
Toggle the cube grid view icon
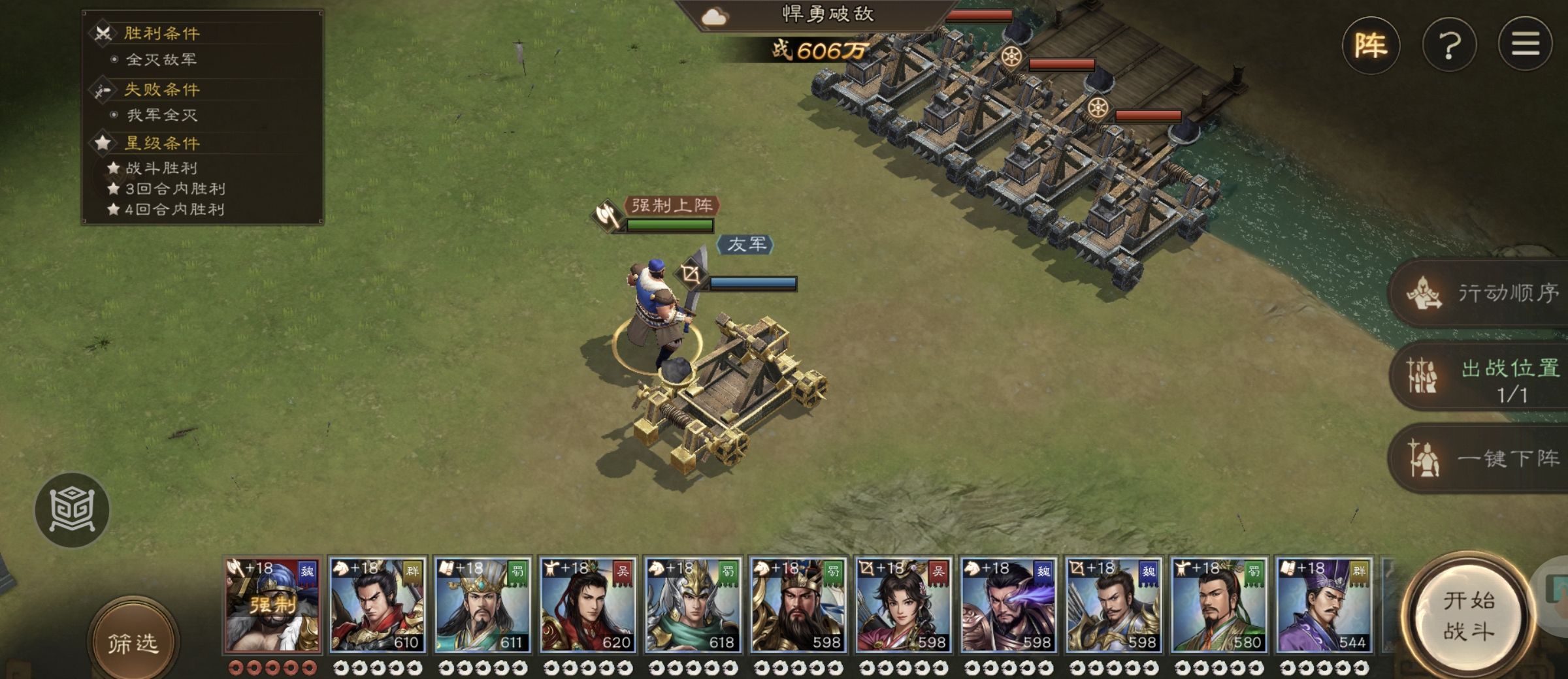click(x=72, y=510)
